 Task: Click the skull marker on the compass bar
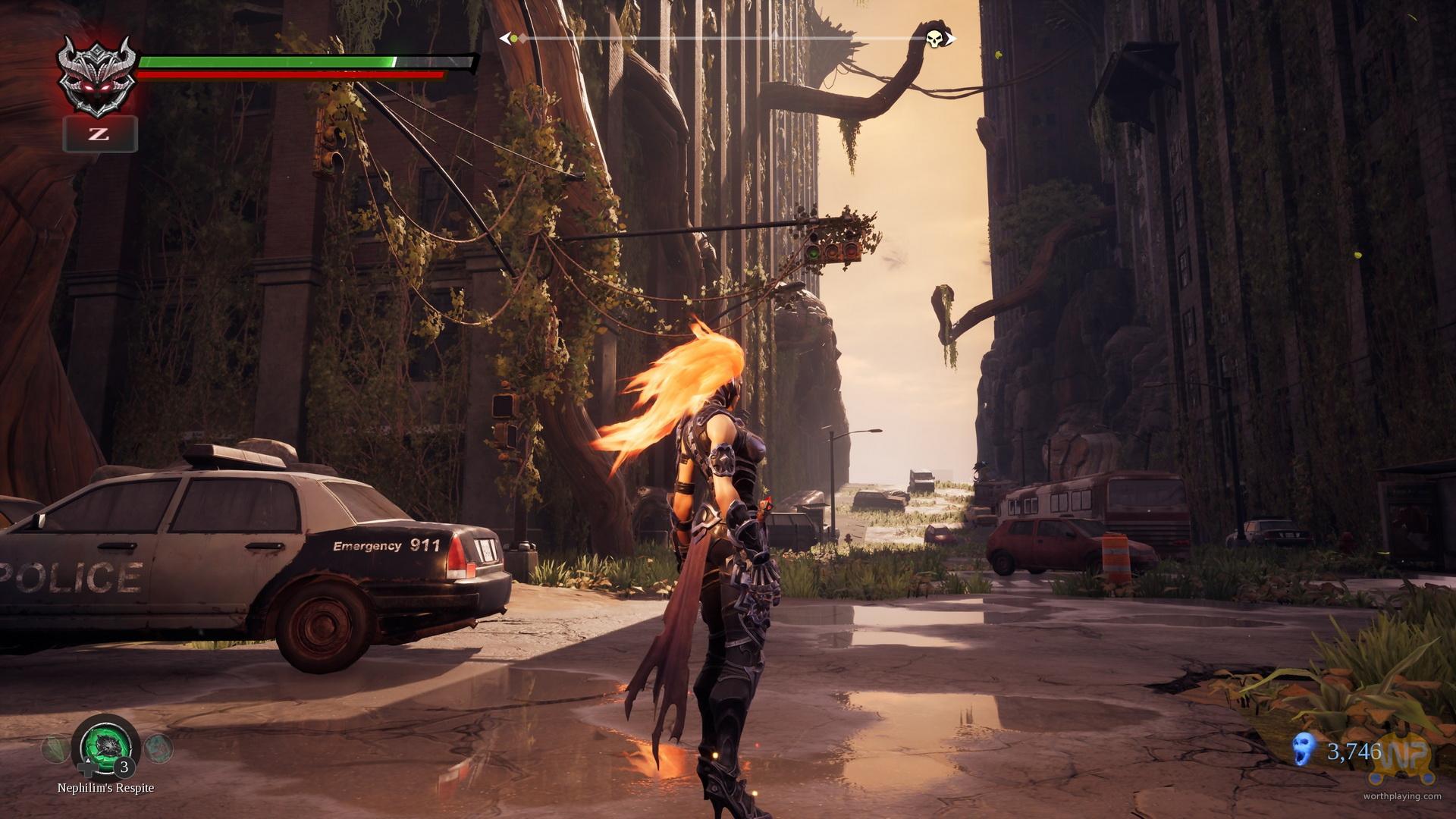(x=934, y=38)
